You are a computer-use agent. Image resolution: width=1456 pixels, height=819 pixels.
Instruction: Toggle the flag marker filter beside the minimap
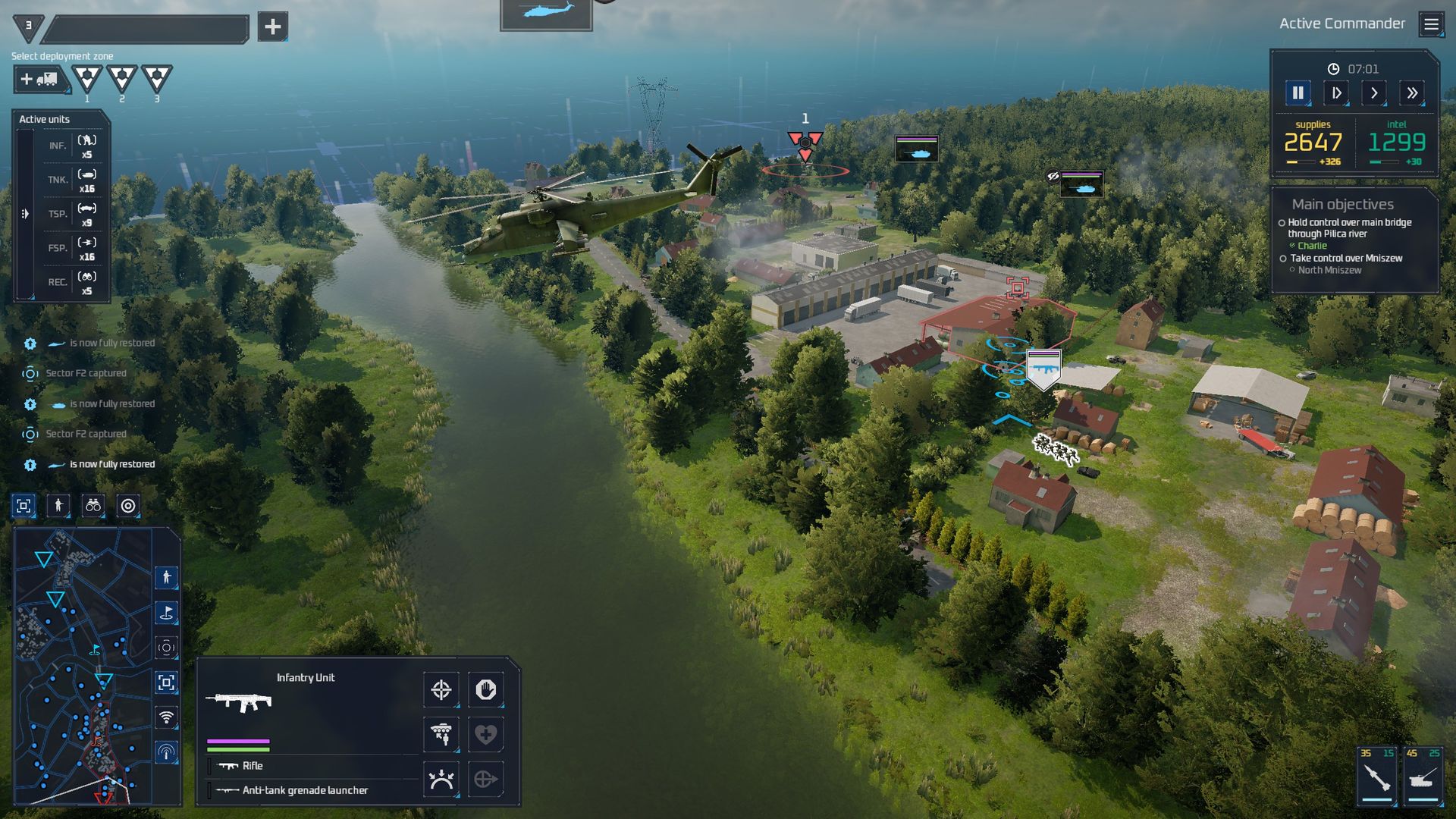[166, 613]
